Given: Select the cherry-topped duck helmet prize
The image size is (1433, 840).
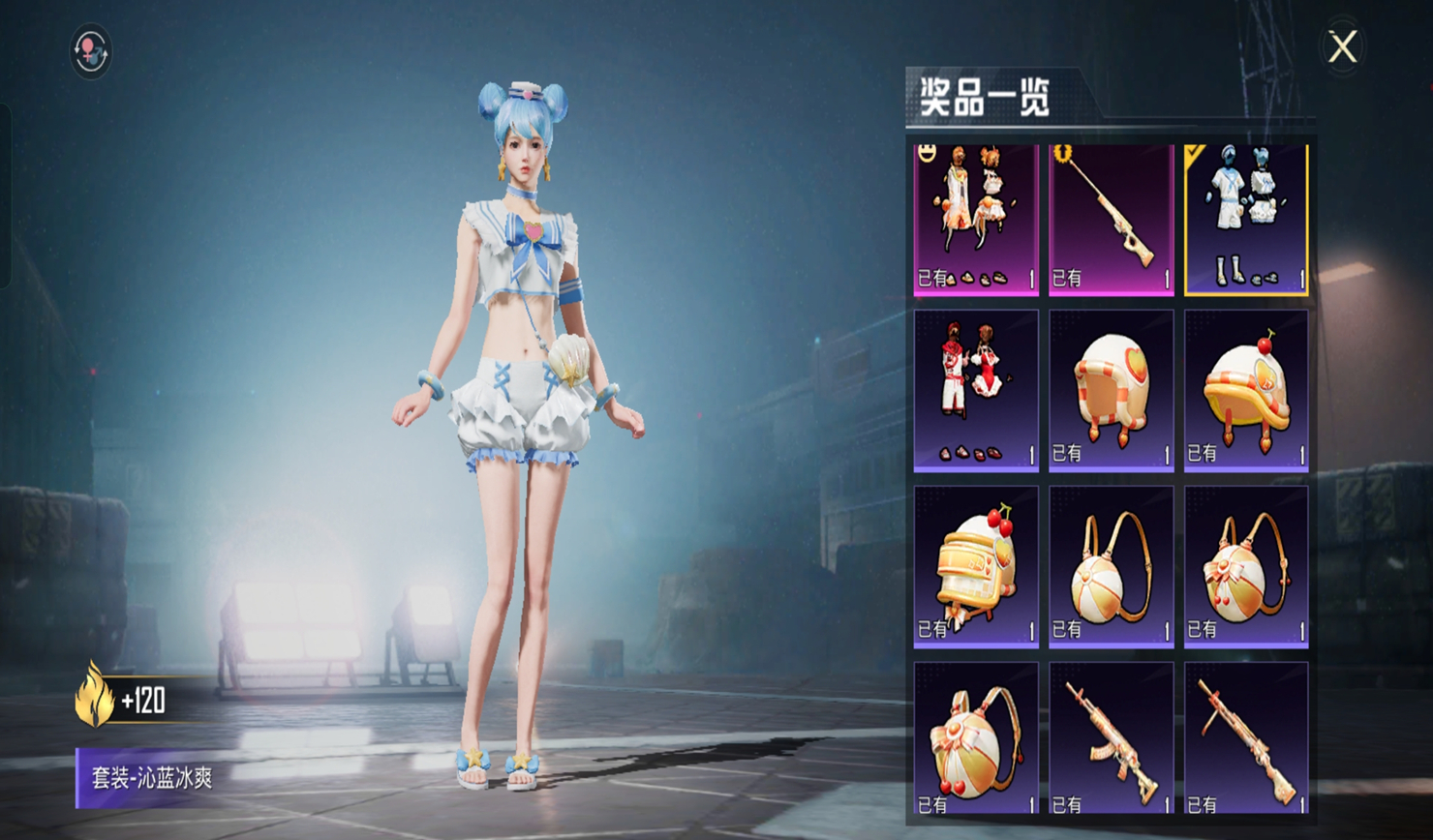Looking at the screenshot, I should (1244, 387).
